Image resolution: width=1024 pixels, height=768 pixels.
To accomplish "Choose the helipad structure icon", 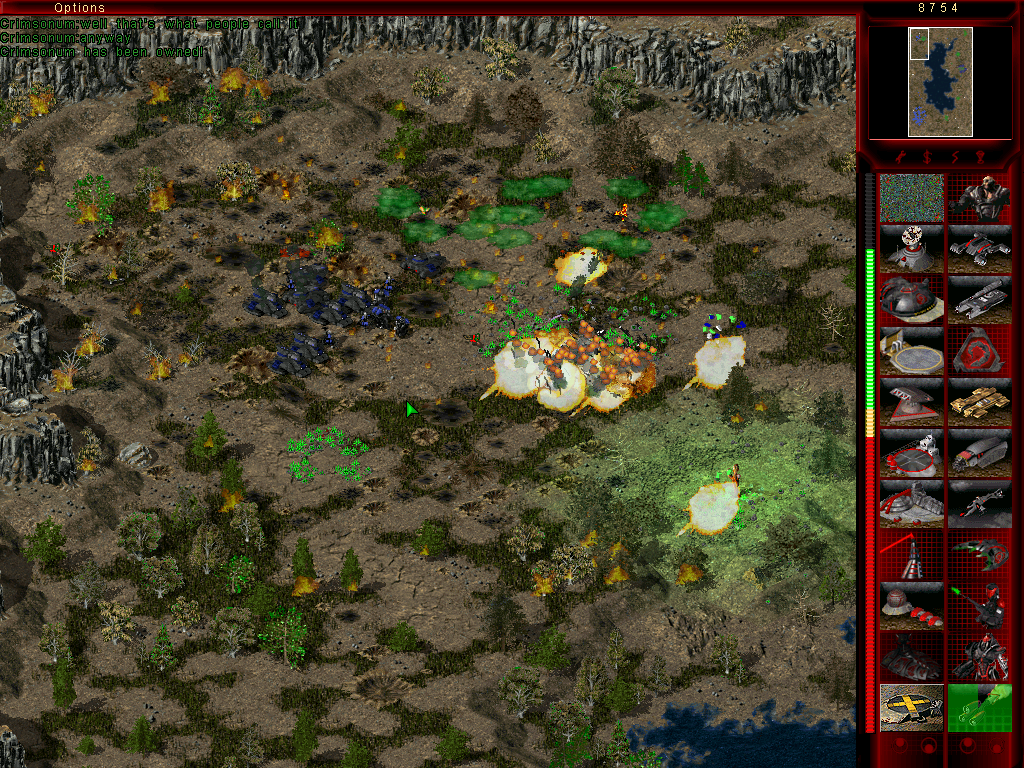I will 912,351.
